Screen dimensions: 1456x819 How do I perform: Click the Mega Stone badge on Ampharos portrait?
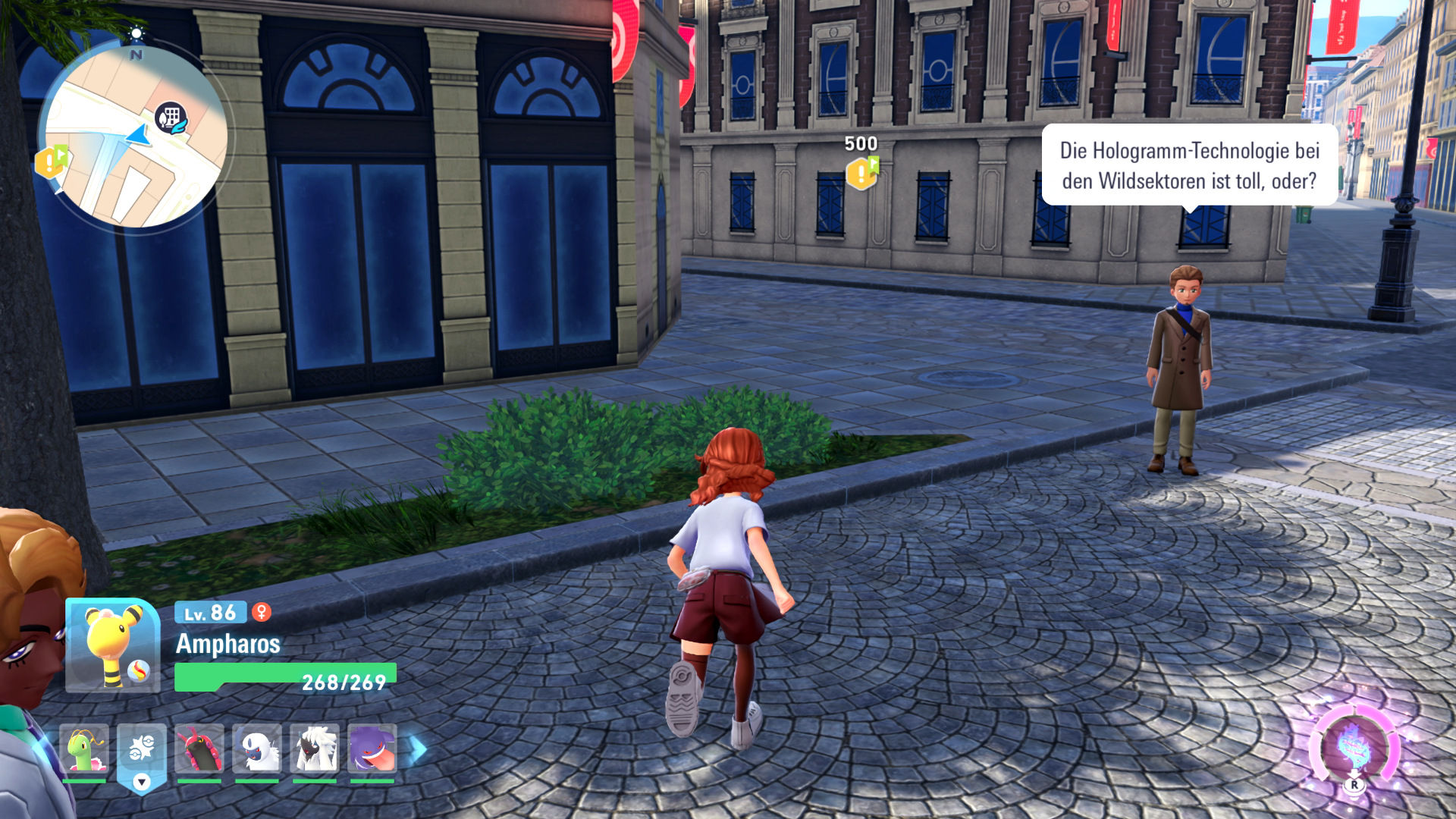[138, 671]
